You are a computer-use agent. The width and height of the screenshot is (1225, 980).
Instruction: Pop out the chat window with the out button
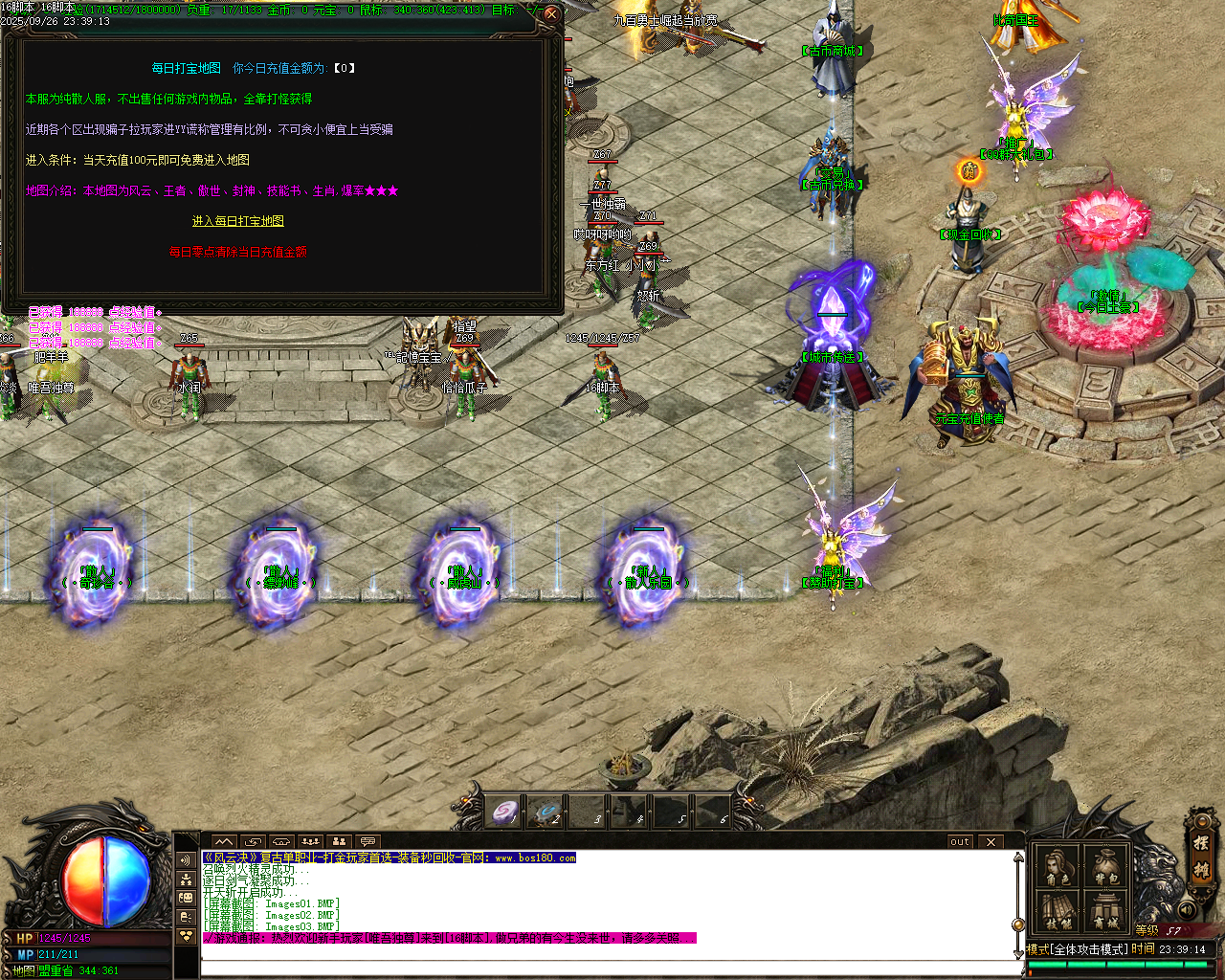coord(959,841)
